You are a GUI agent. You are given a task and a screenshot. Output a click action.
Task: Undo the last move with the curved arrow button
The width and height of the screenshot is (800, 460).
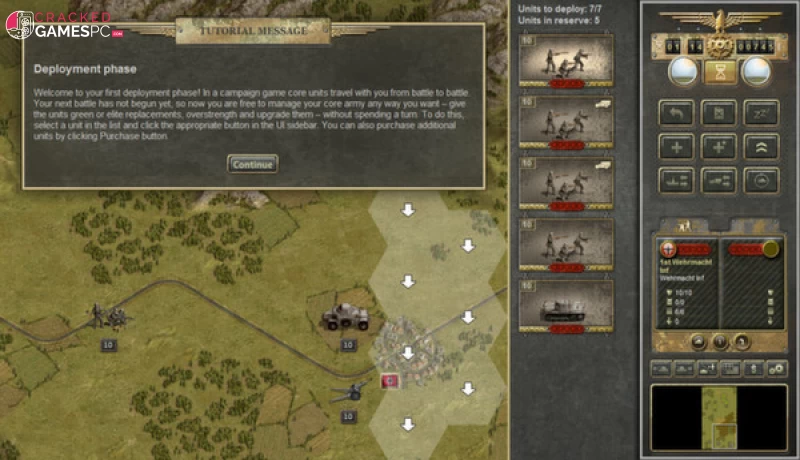tap(676, 113)
